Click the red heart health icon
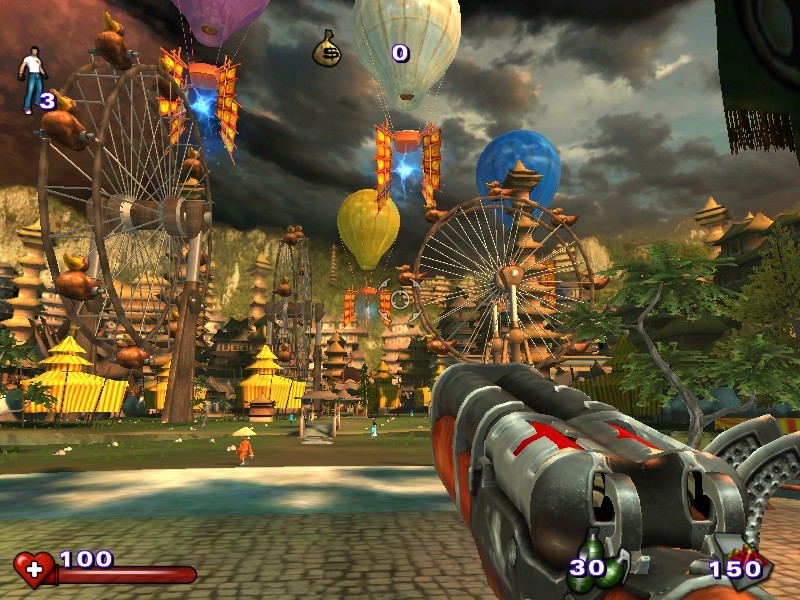 (x=33, y=569)
